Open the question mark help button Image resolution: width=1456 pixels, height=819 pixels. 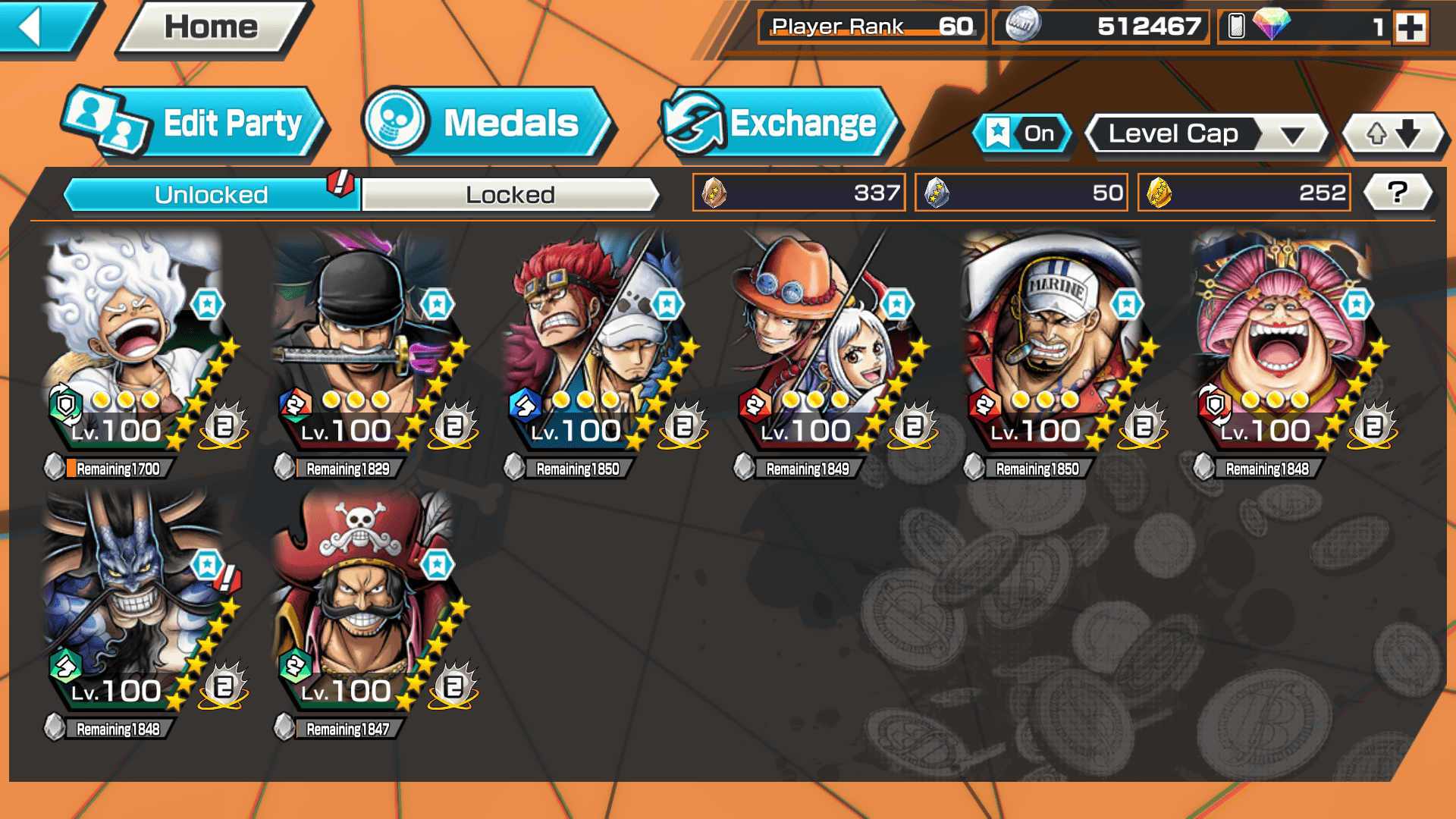[1397, 193]
